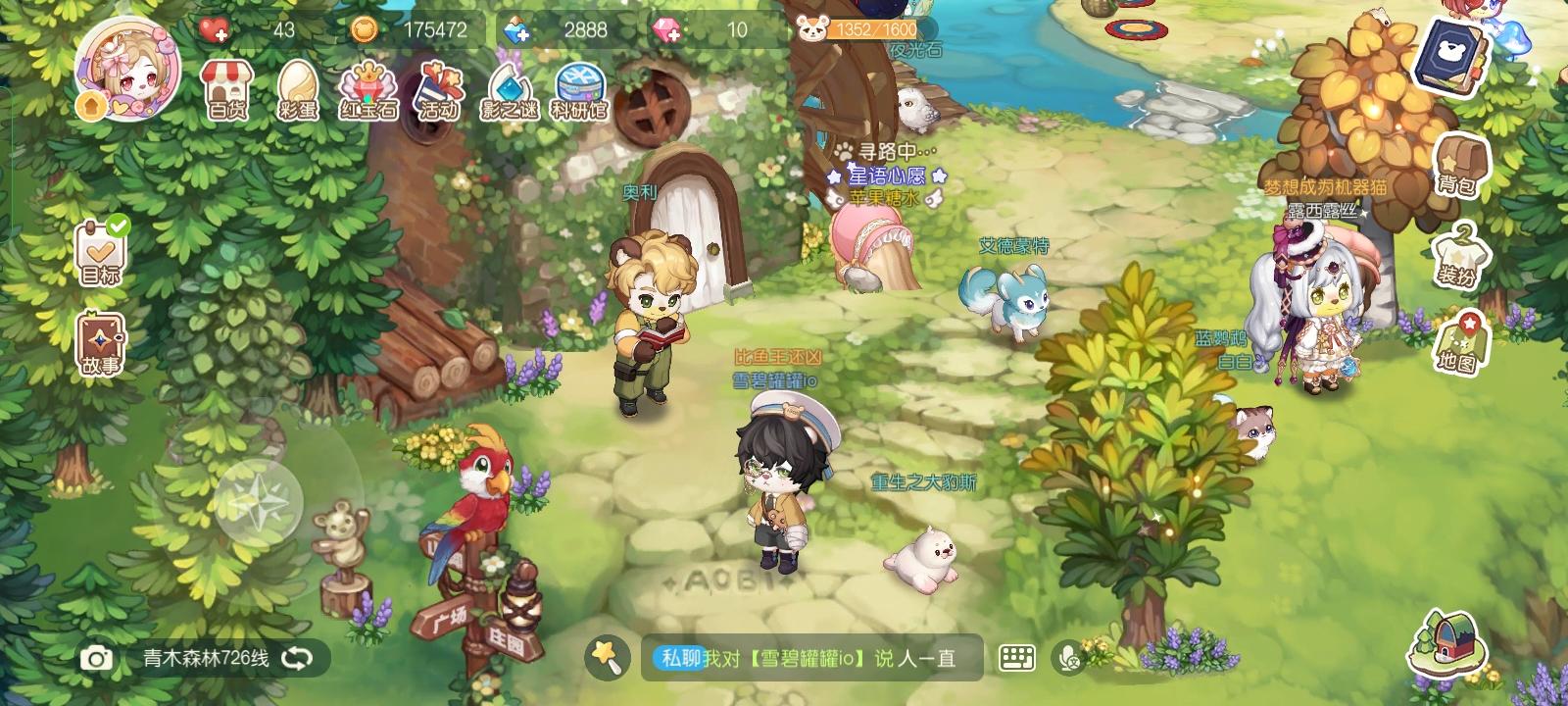The width and height of the screenshot is (1568, 706).
Task: Open the 彩蛋 egg feature
Action: click(299, 93)
